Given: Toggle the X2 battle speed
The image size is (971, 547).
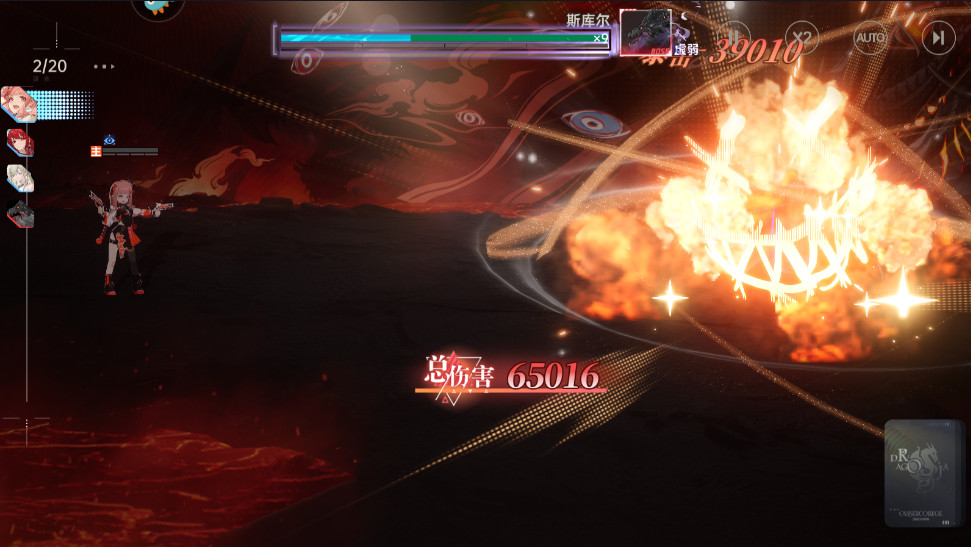Looking at the screenshot, I should click(x=801, y=39).
